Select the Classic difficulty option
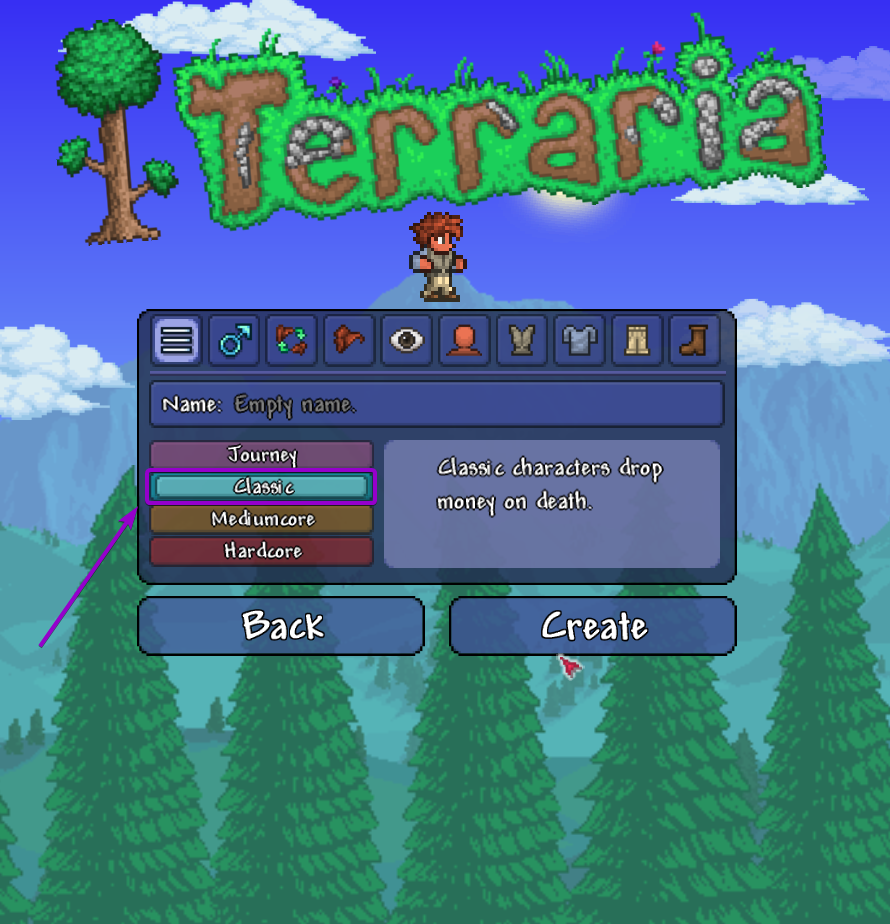The width and height of the screenshot is (890, 924). pyautogui.click(x=262, y=487)
